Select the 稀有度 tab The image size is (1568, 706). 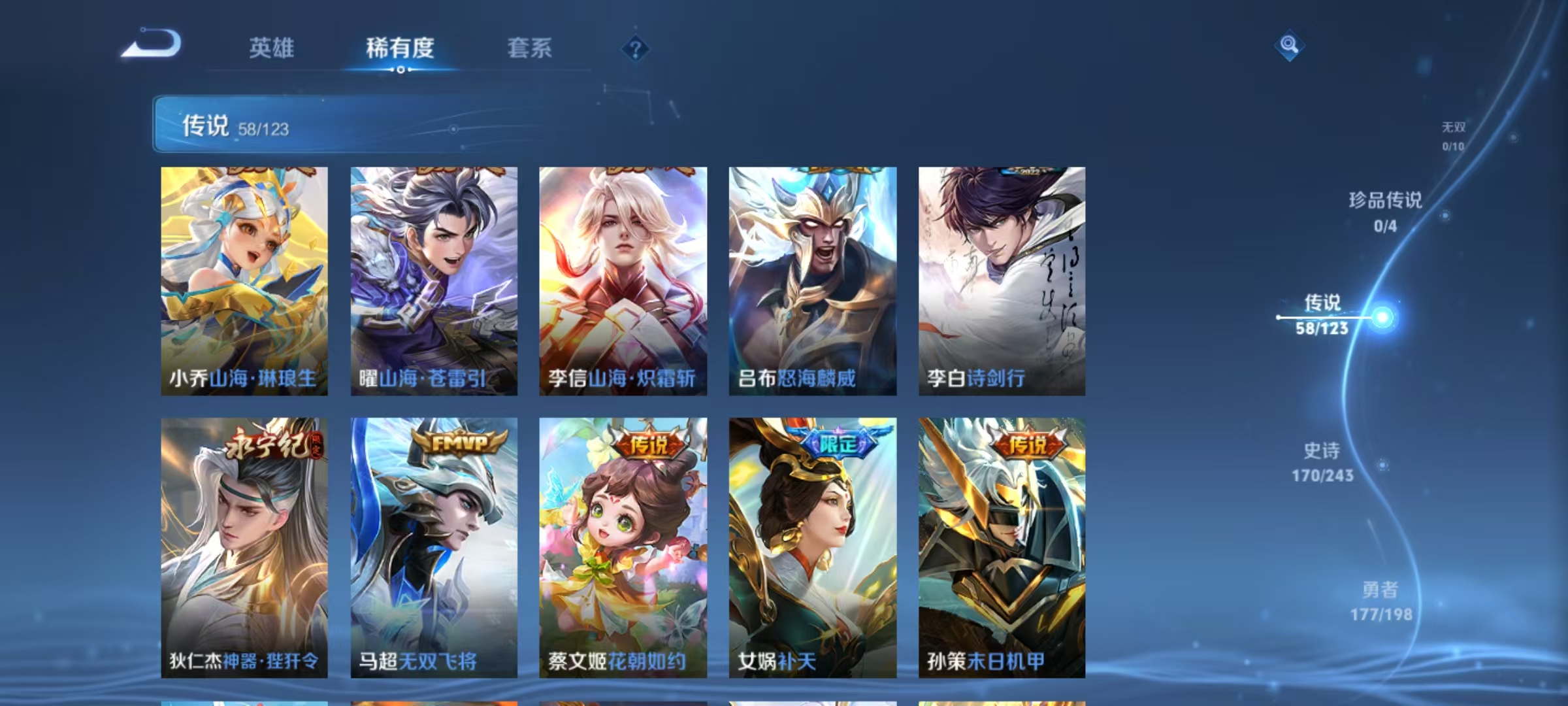click(x=400, y=48)
